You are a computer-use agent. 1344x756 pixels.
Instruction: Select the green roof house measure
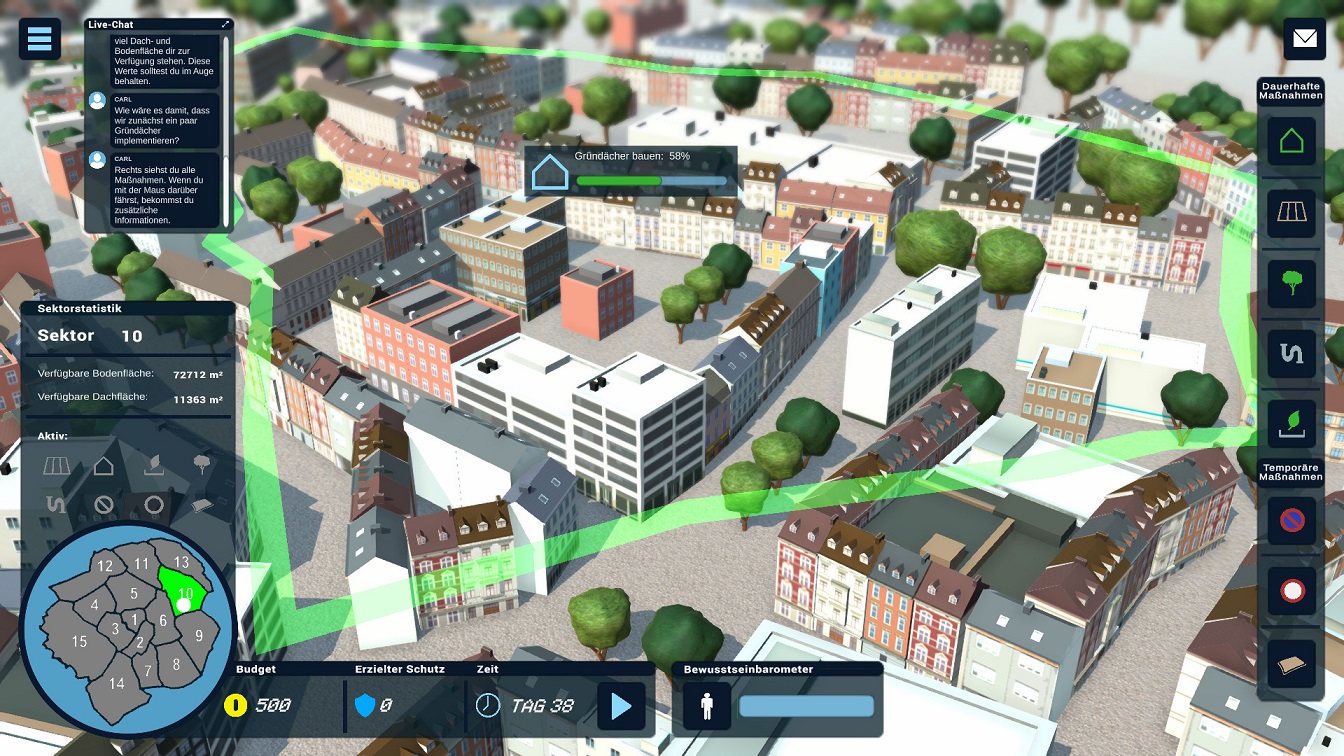pyautogui.click(x=1291, y=141)
